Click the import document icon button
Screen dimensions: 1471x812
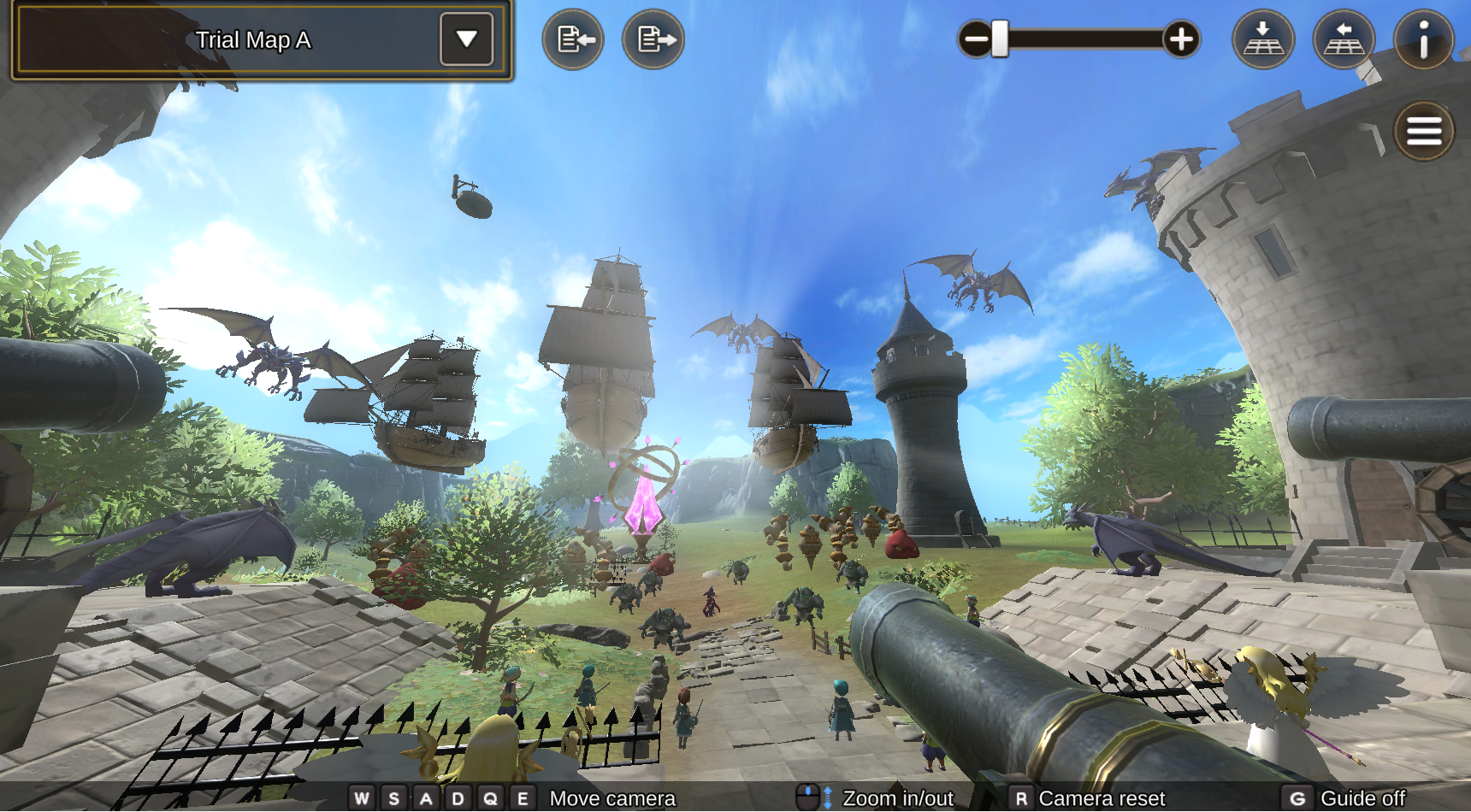(x=573, y=39)
